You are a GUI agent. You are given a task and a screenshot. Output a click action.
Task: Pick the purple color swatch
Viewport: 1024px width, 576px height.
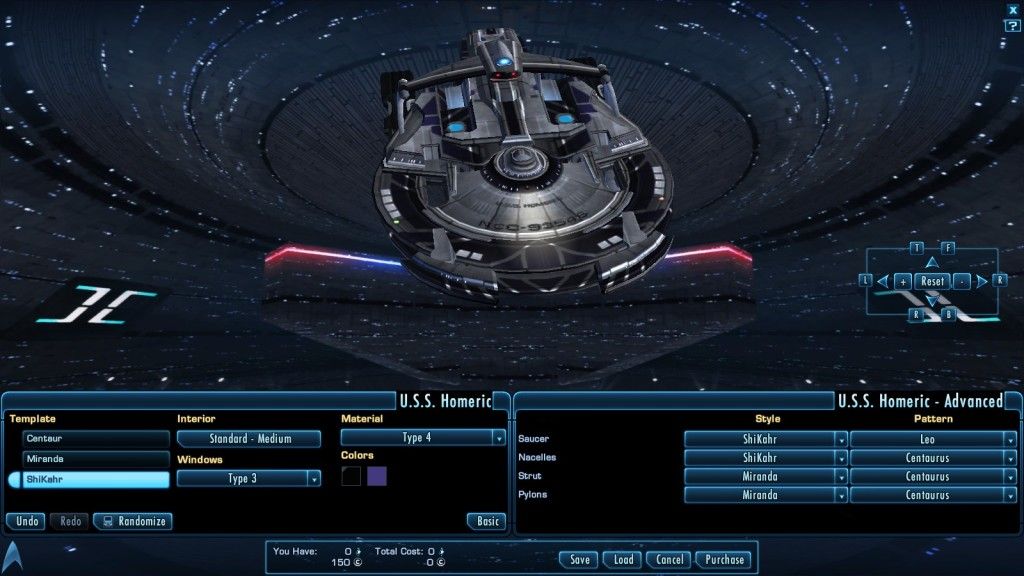click(x=377, y=476)
